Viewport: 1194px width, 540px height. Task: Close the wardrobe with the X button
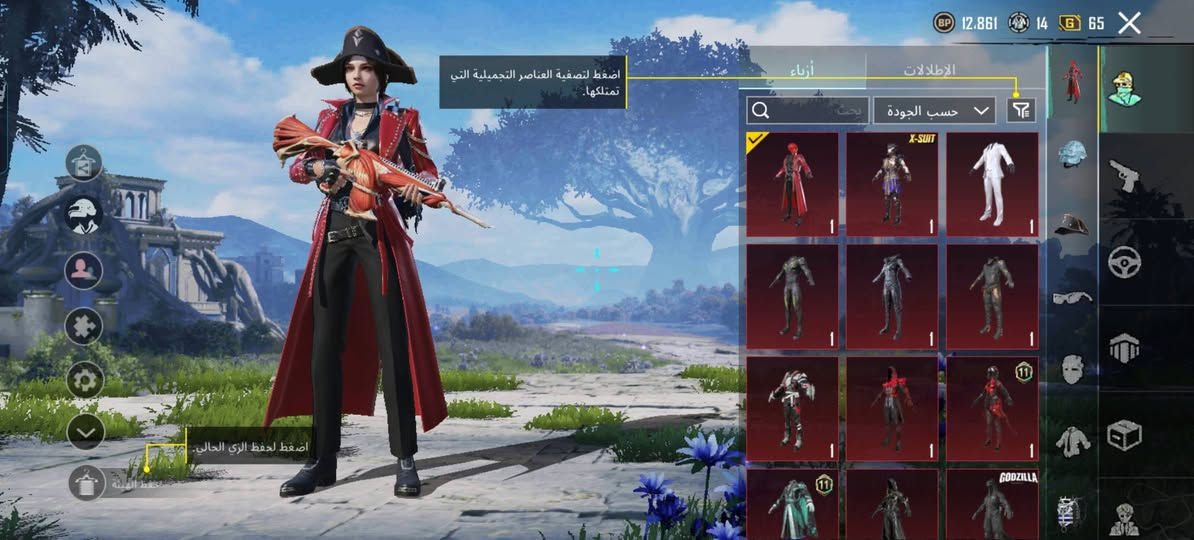[1129, 23]
